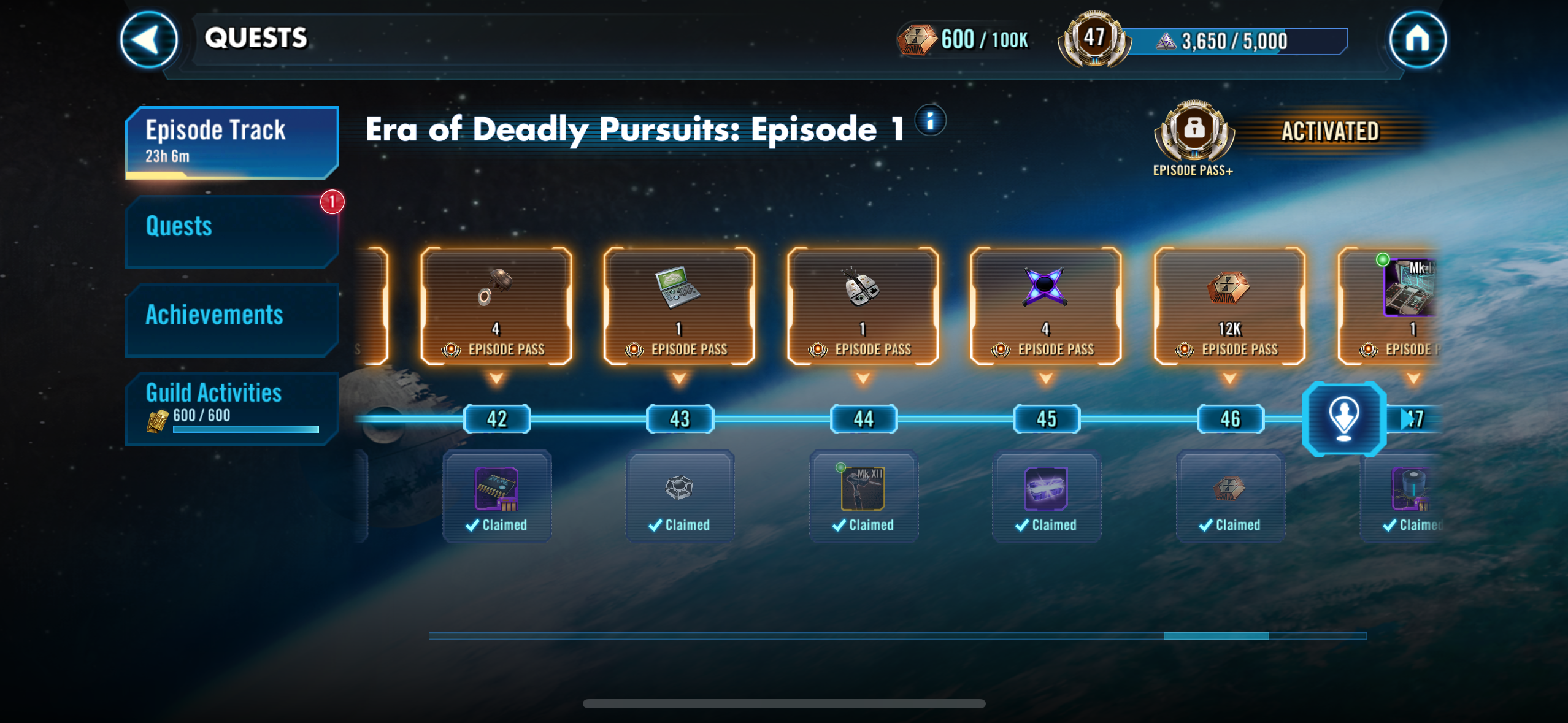Open the episode info icon
This screenshot has width=1568, height=723.
pyautogui.click(x=930, y=120)
